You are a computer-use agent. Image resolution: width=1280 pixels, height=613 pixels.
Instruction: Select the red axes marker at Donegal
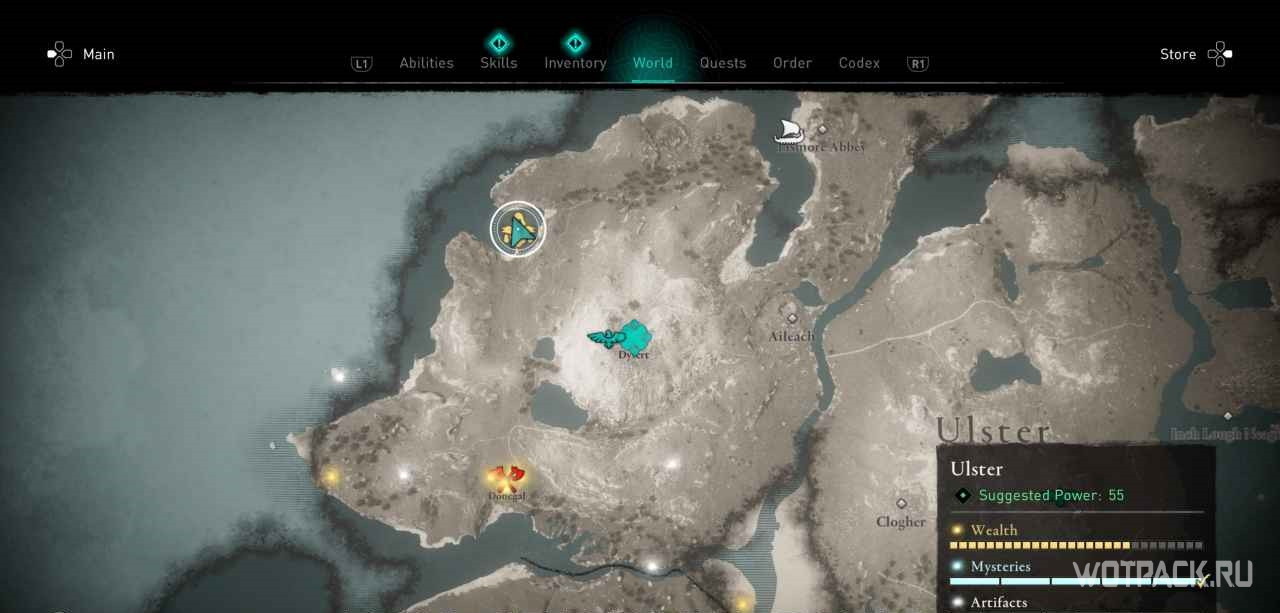click(506, 476)
